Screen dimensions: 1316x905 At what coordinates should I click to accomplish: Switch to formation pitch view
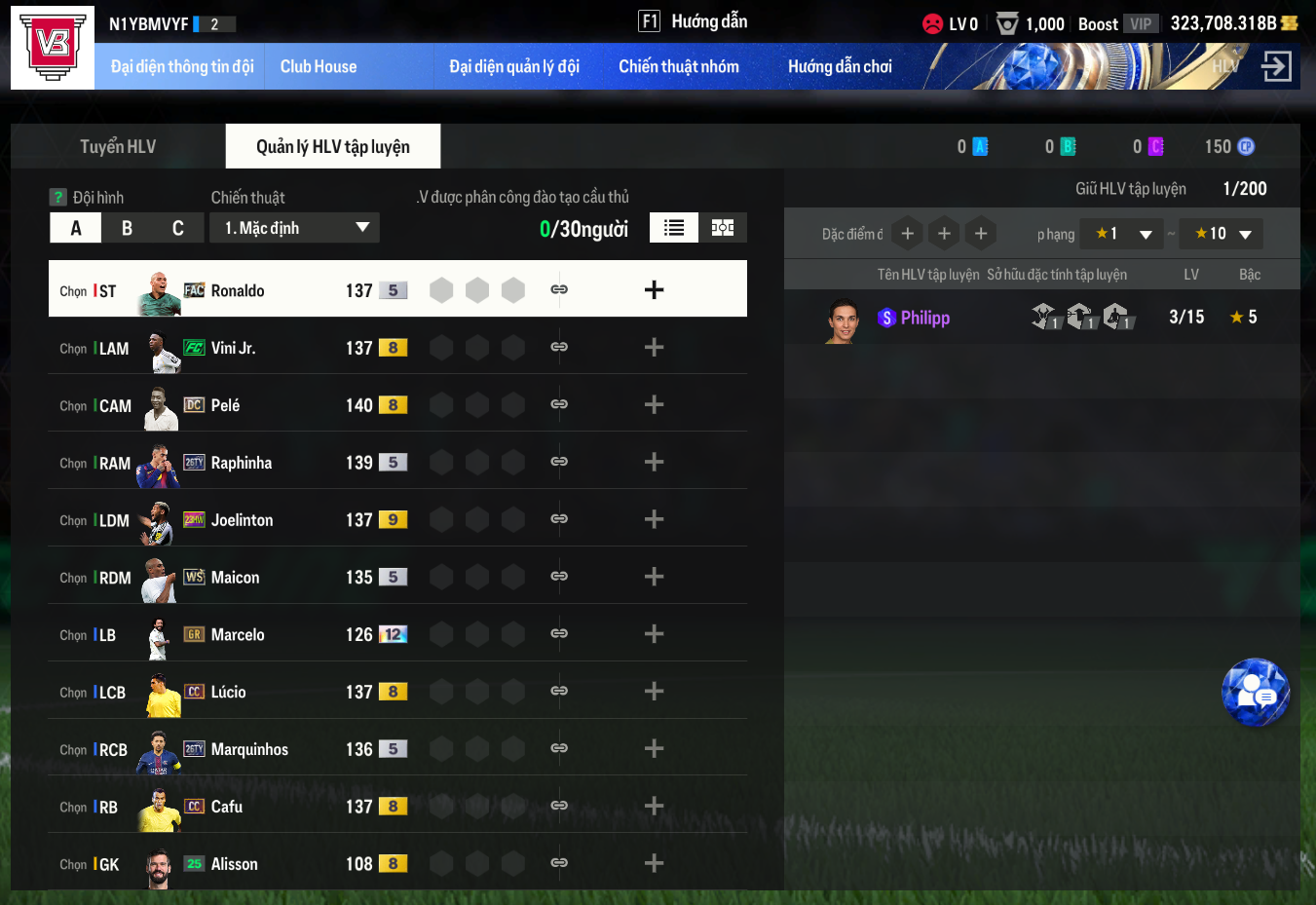click(723, 228)
